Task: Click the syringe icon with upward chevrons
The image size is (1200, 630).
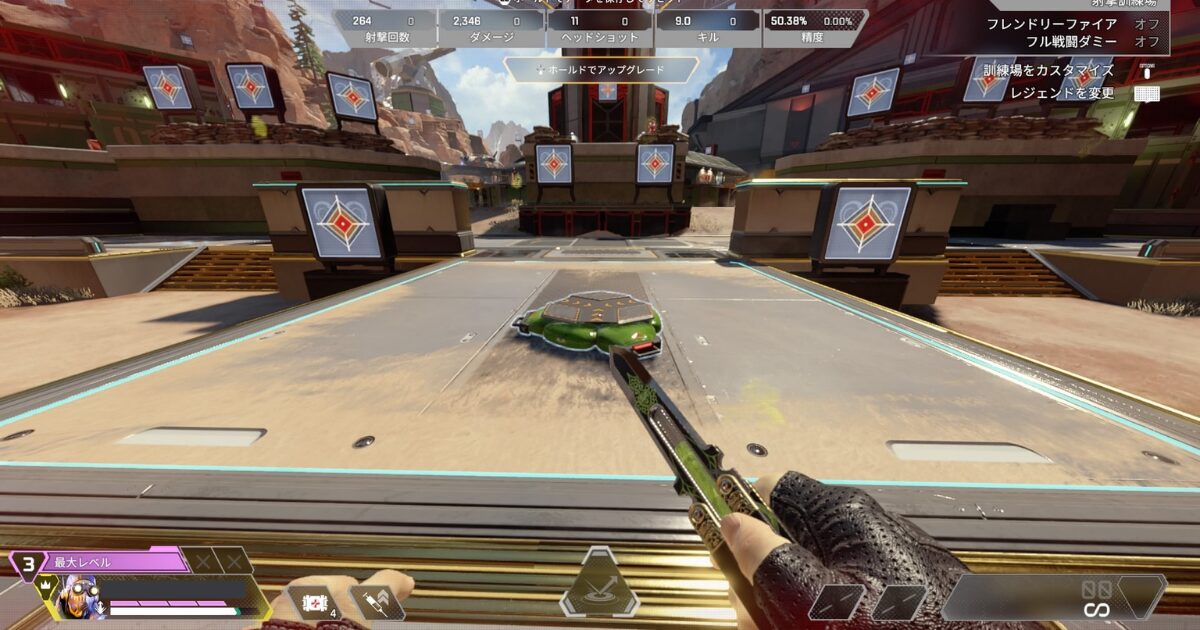Action: coord(376,601)
